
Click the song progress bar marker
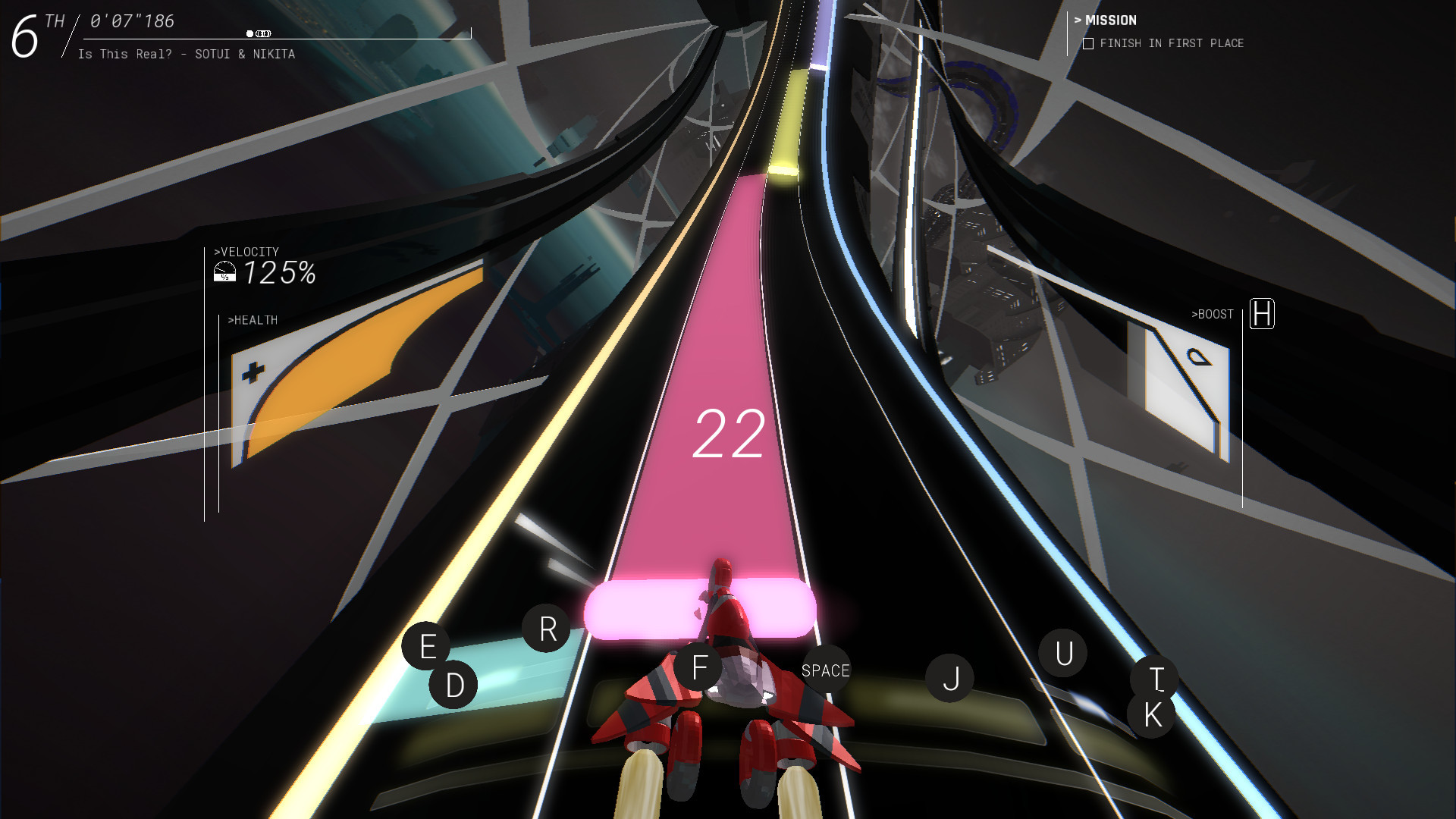(x=250, y=33)
